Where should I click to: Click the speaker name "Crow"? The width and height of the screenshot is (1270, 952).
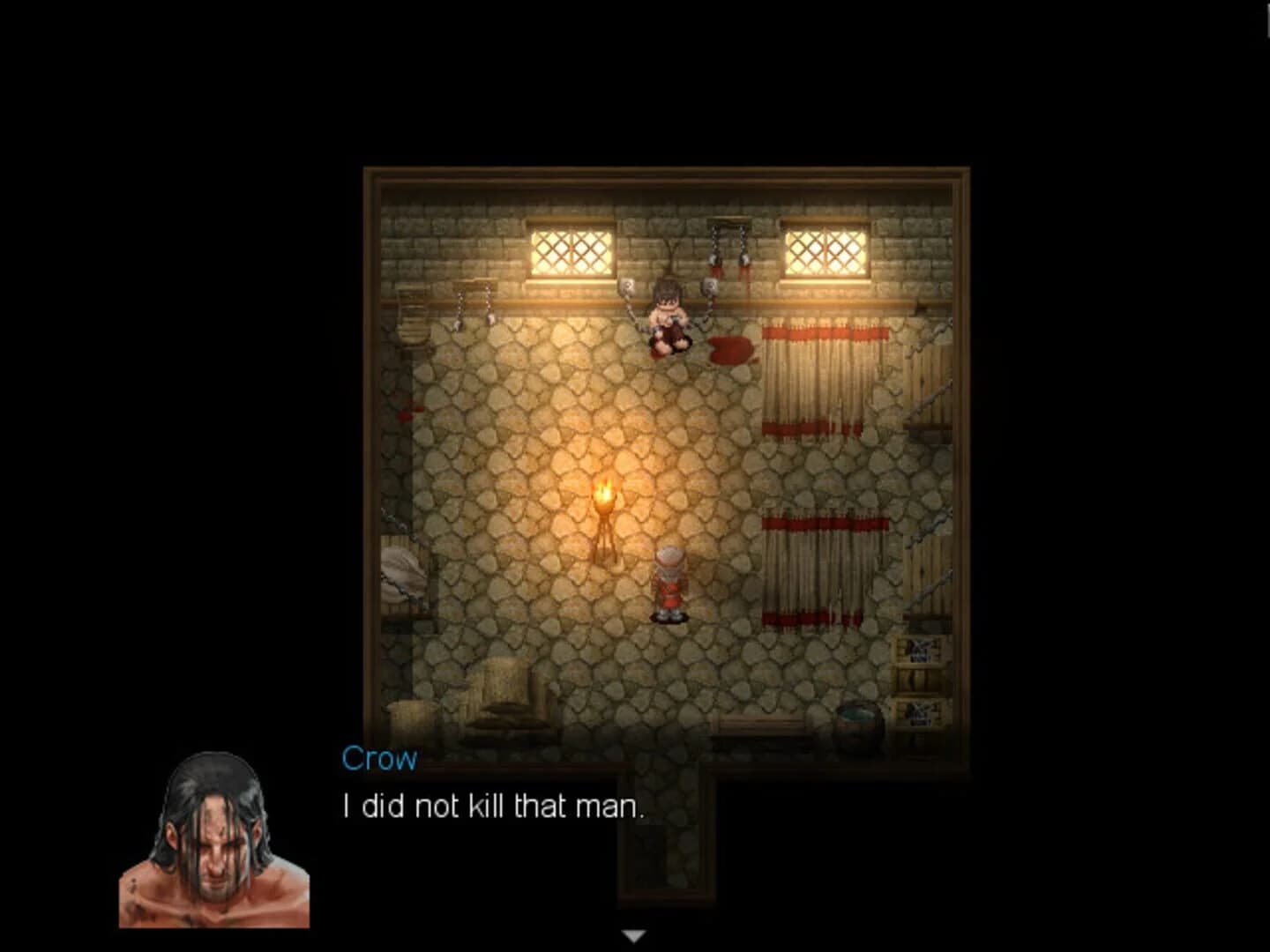(377, 756)
